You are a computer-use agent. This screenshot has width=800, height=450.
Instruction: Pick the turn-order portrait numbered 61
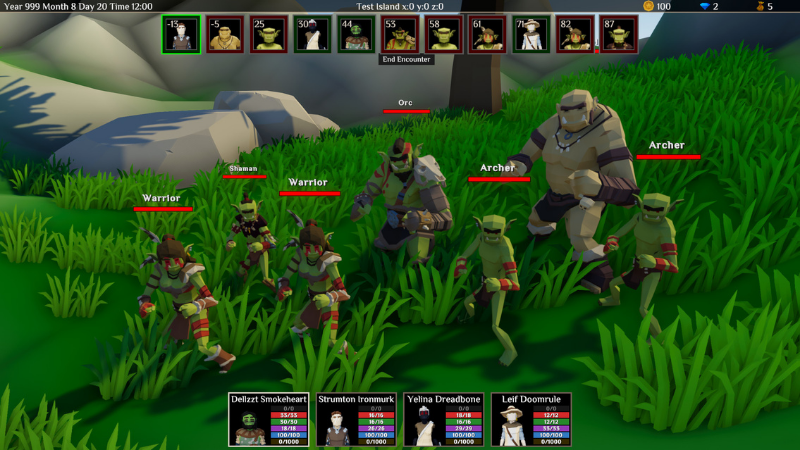[x=486, y=34]
